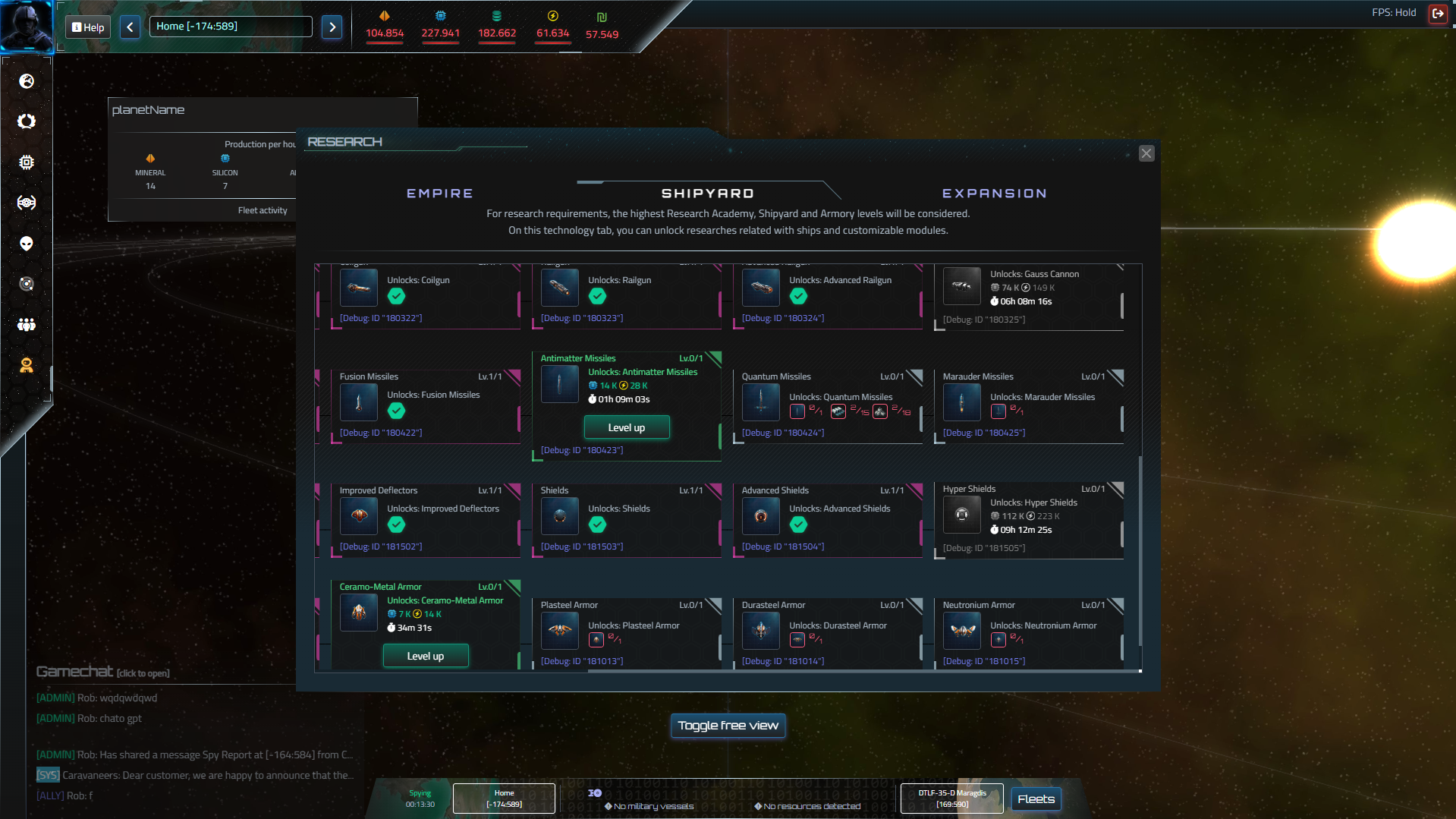Close the Research window
1456x819 pixels.
point(1146,153)
